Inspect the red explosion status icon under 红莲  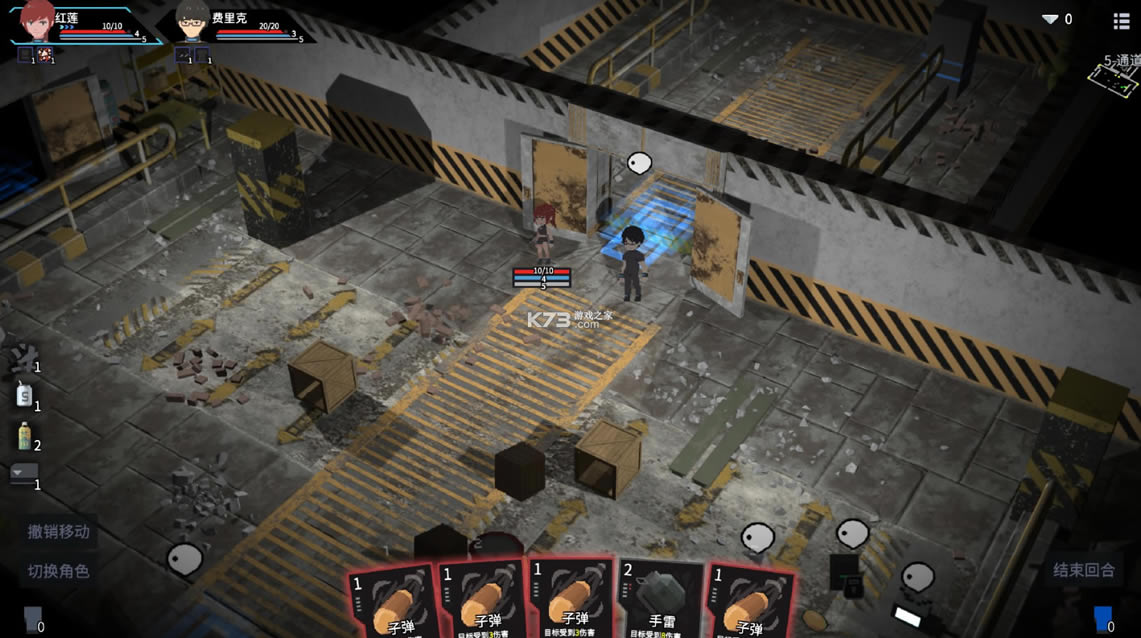click(x=45, y=55)
